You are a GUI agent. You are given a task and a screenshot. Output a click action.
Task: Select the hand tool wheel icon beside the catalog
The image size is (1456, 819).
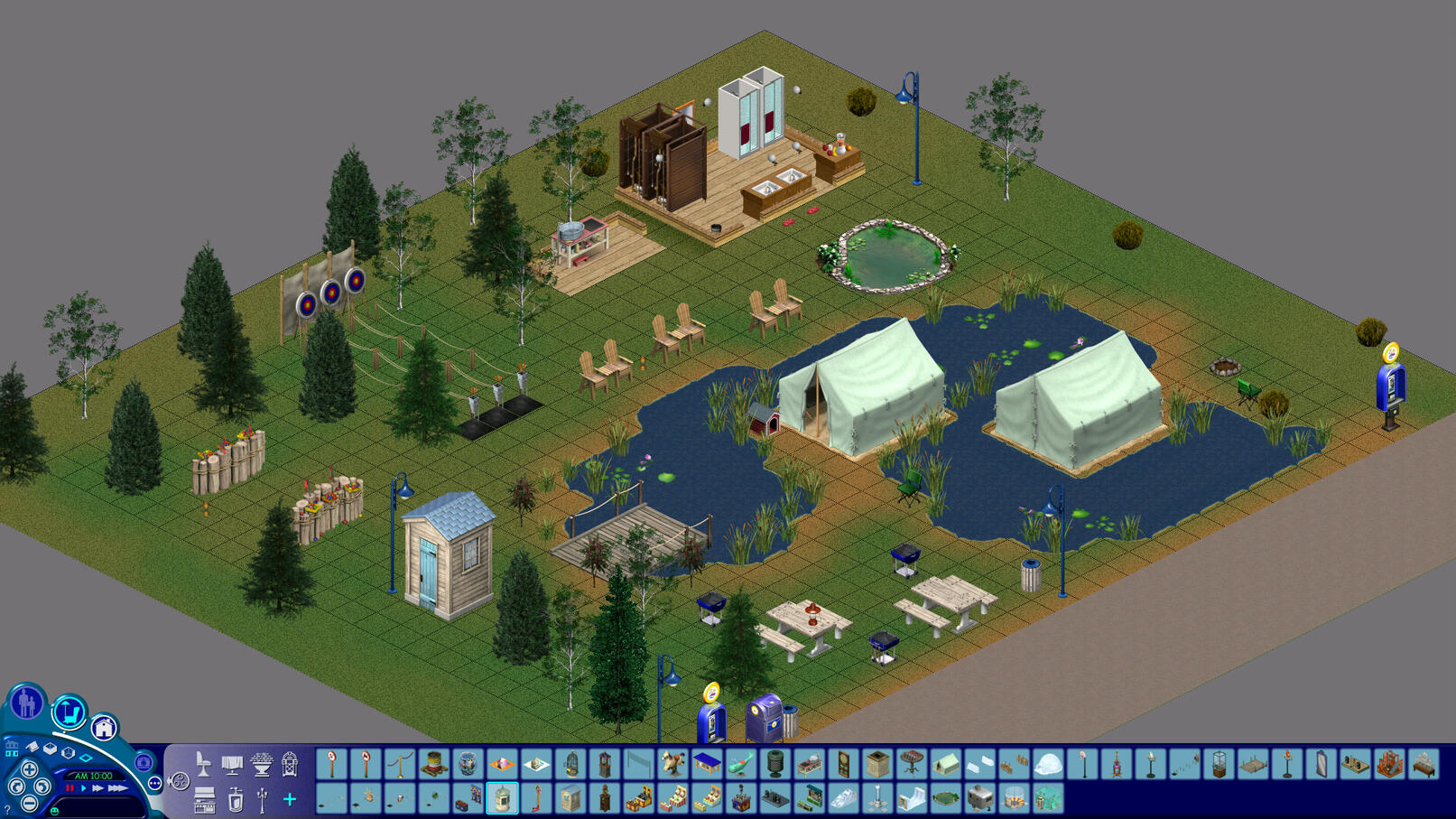179,780
